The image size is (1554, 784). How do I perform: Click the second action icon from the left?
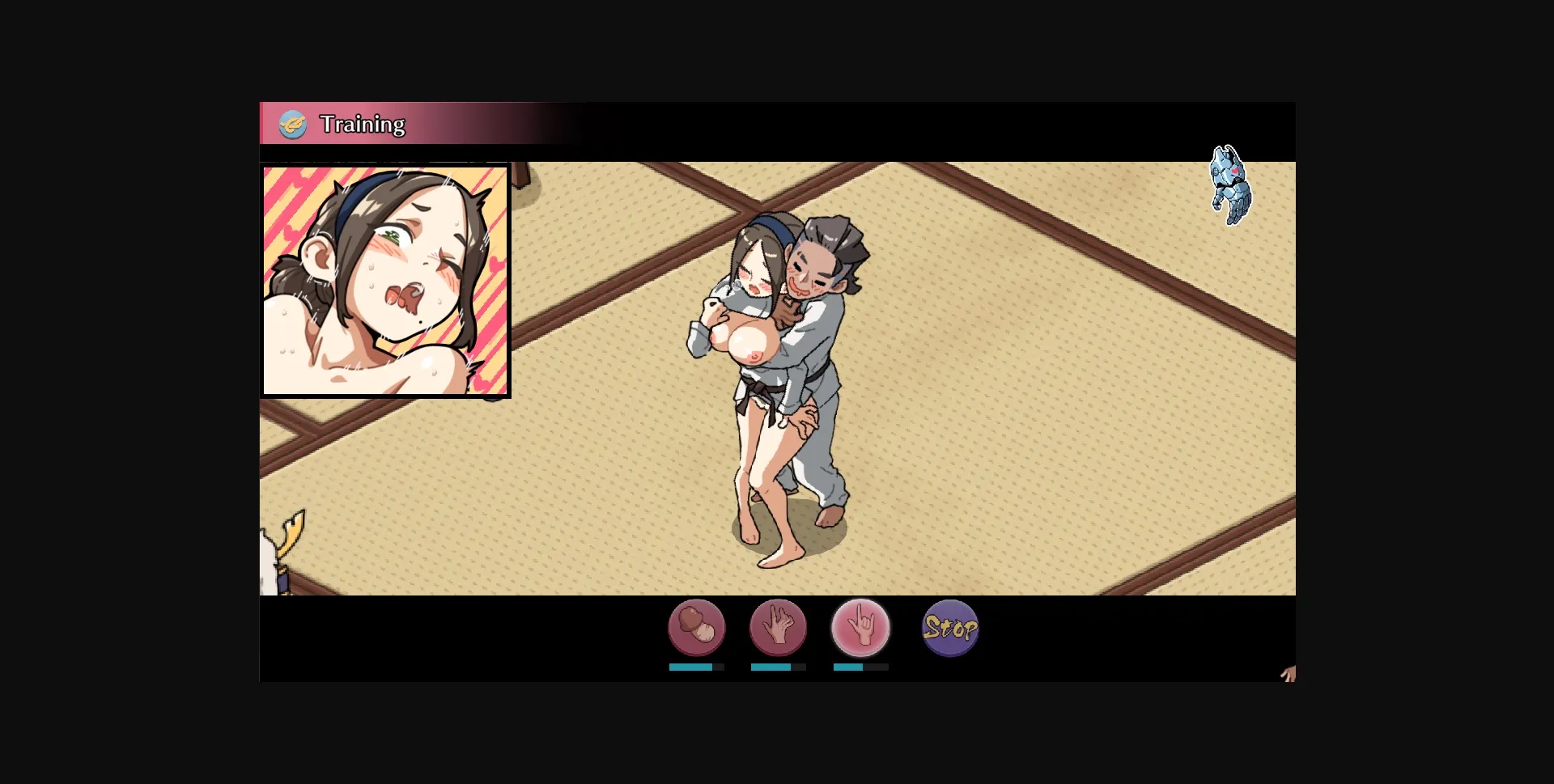779,629
